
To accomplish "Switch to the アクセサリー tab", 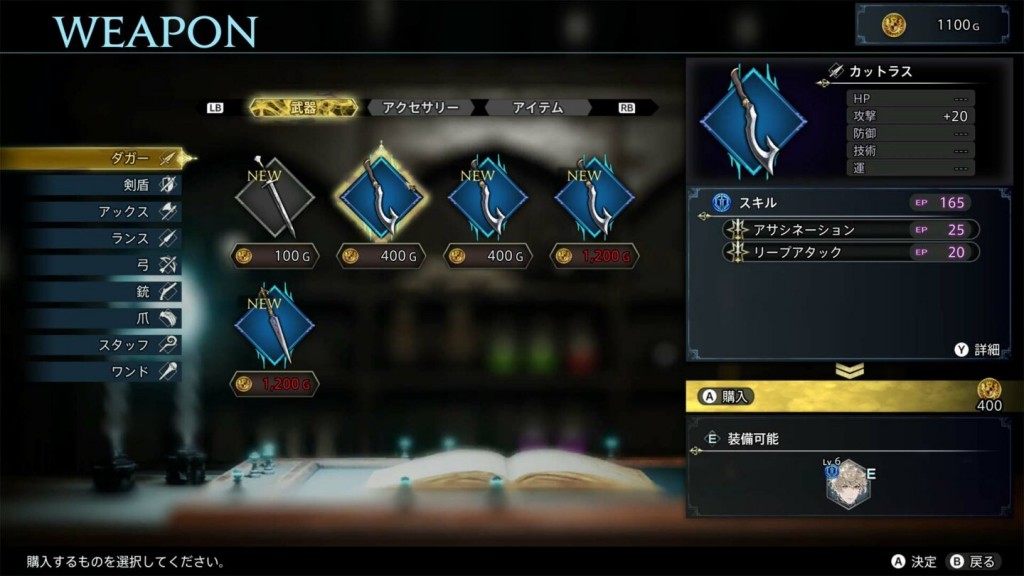I will (x=421, y=107).
